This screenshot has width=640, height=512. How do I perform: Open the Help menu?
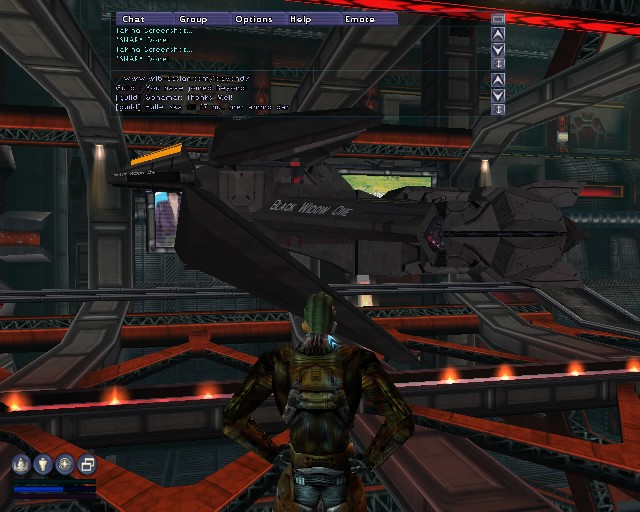tap(300, 19)
